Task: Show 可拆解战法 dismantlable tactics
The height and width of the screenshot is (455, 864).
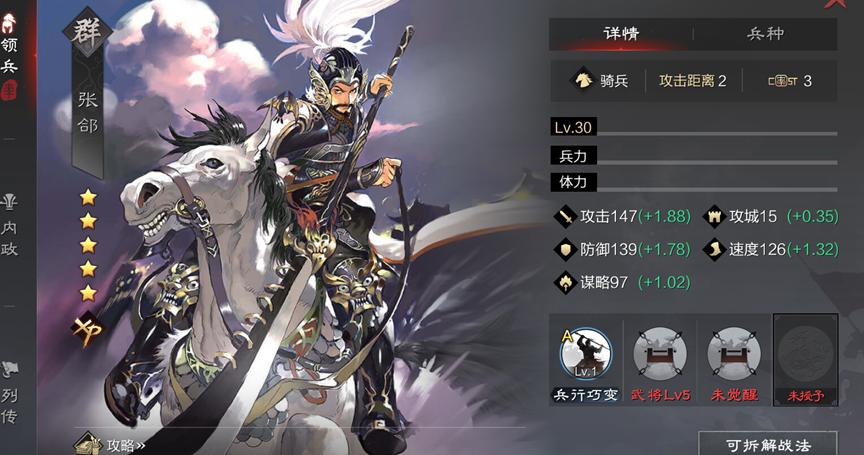Action: coord(768,444)
